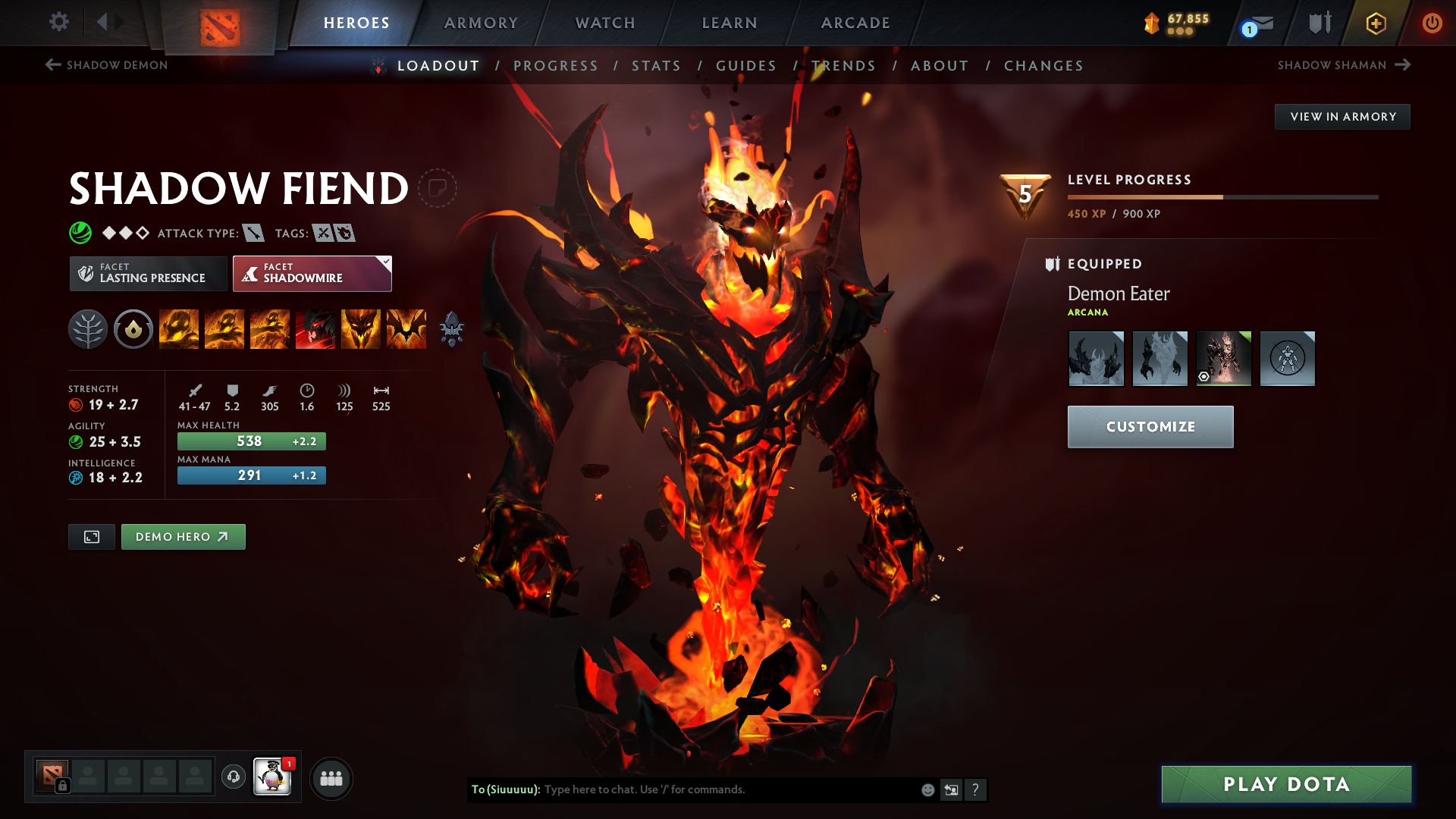The image size is (1456, 819).
Task: Open the ARMORY menu
Action: pyautogui.click(x=480, y=23)
